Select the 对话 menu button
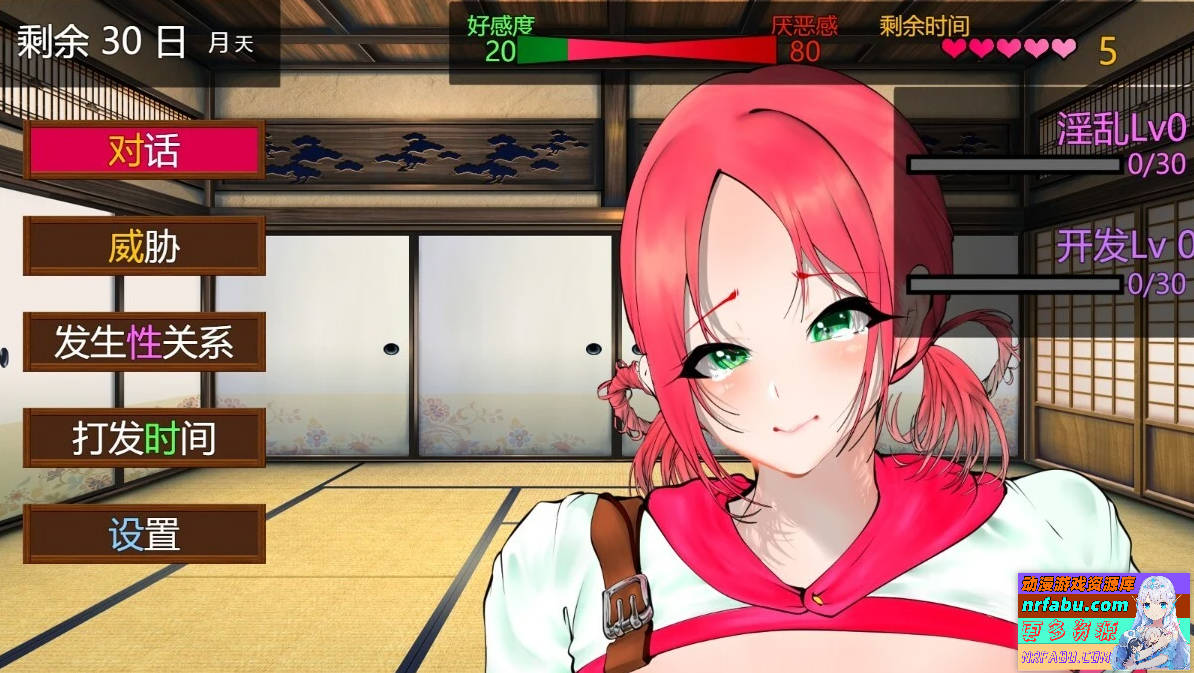The height and width of the screenshot is (673, 1194). pos(144,151)
